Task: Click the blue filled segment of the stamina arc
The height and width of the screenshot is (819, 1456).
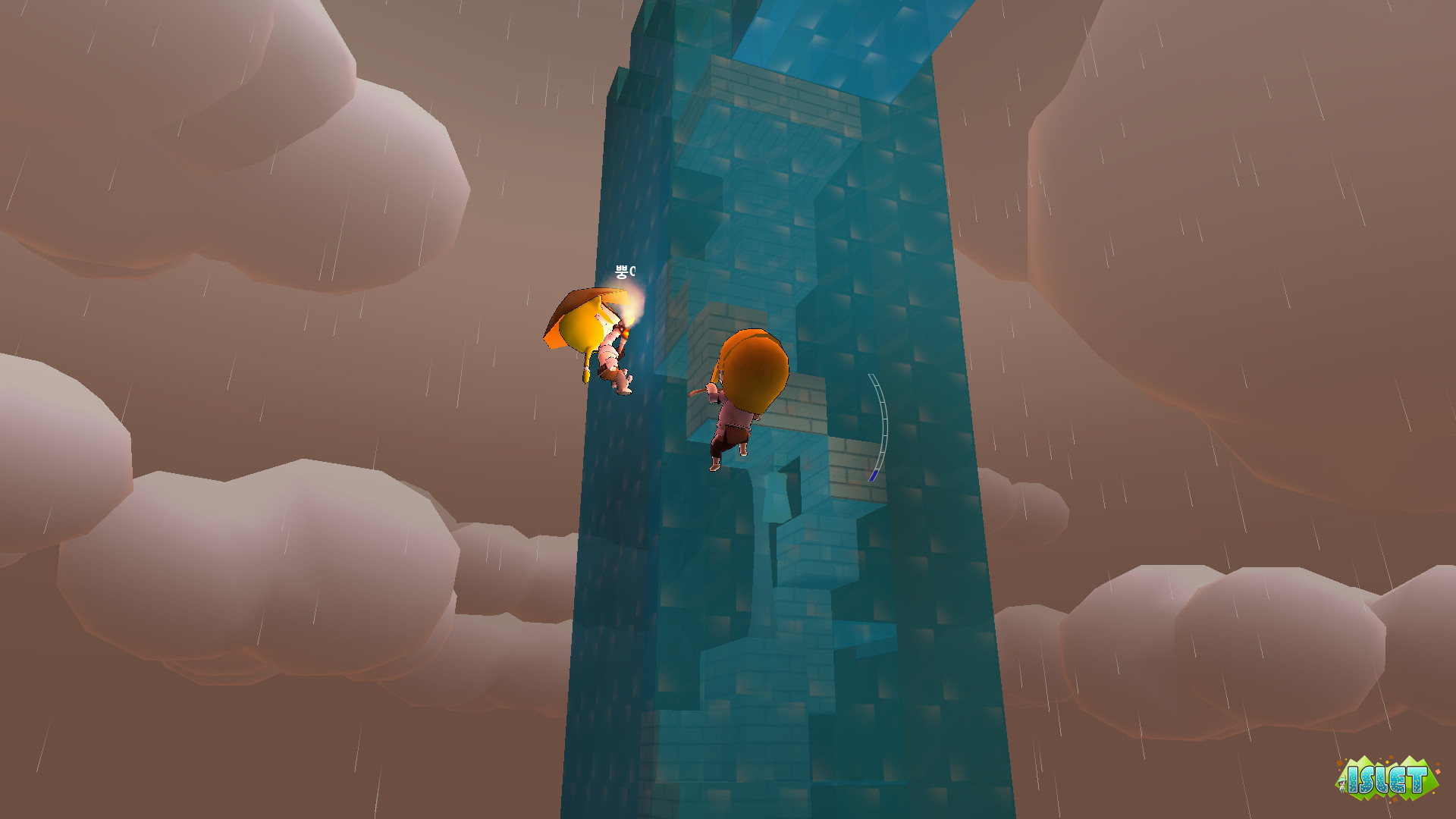Action: pyautogui.click(x=874, y=474)
